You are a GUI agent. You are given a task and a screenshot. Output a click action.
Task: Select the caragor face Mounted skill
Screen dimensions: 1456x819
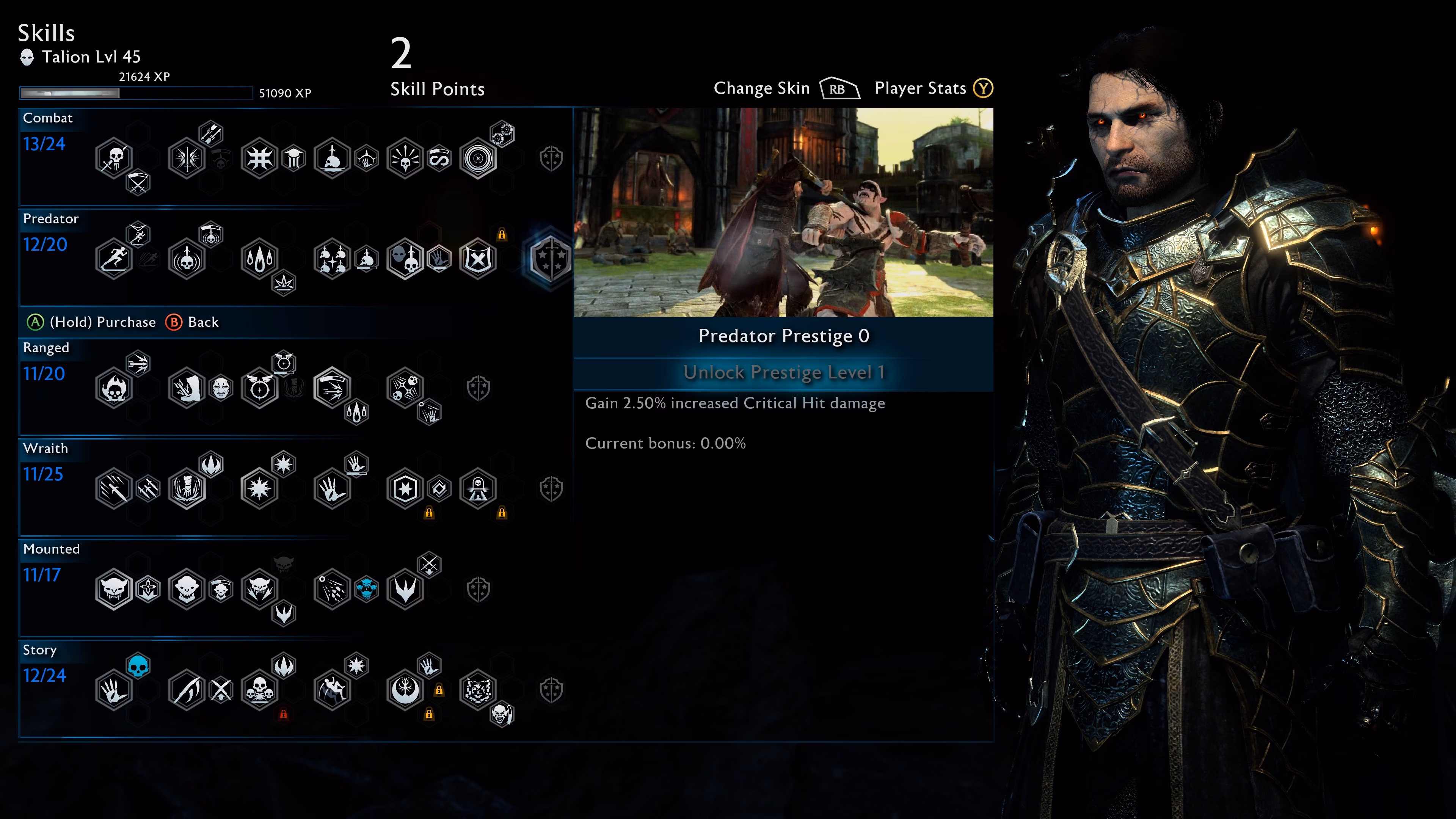tap(114, 589)
